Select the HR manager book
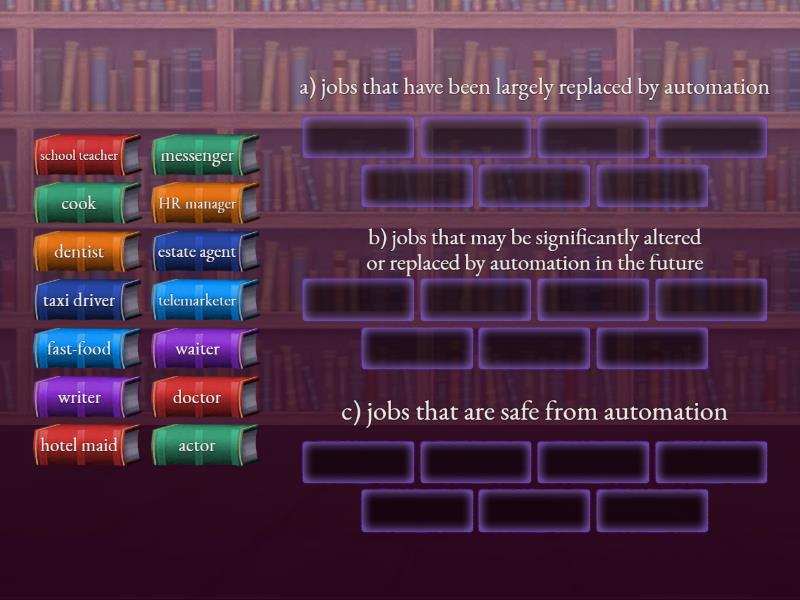 coord(198,204)
